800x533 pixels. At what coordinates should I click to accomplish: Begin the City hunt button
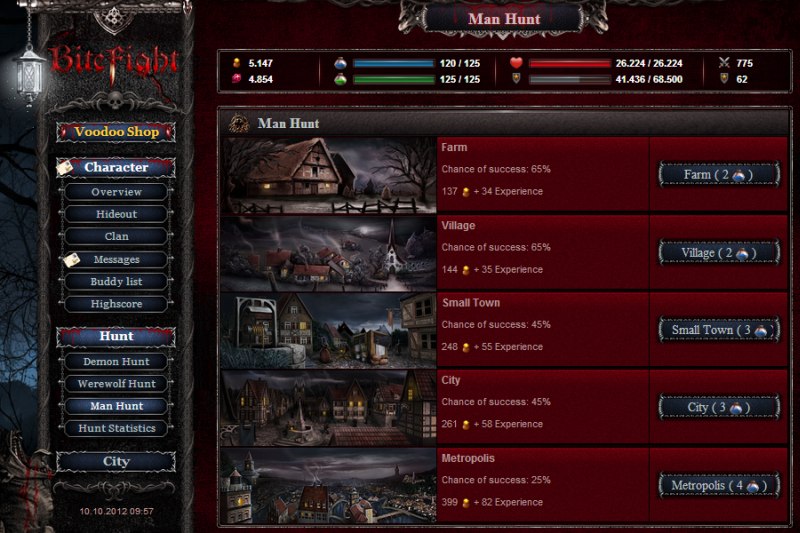(x=718, y=408)
